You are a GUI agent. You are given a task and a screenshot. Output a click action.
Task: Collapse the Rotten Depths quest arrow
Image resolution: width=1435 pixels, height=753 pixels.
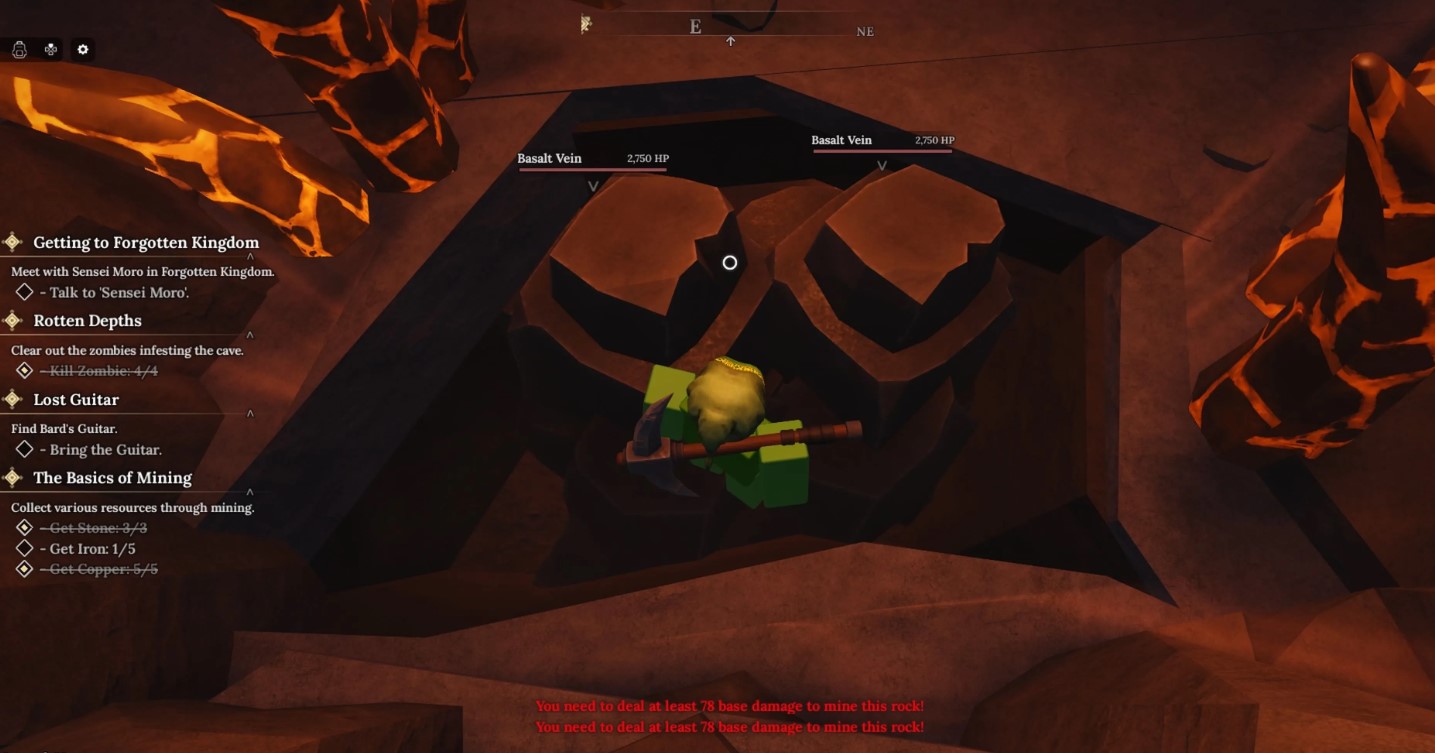pos(250,335)
